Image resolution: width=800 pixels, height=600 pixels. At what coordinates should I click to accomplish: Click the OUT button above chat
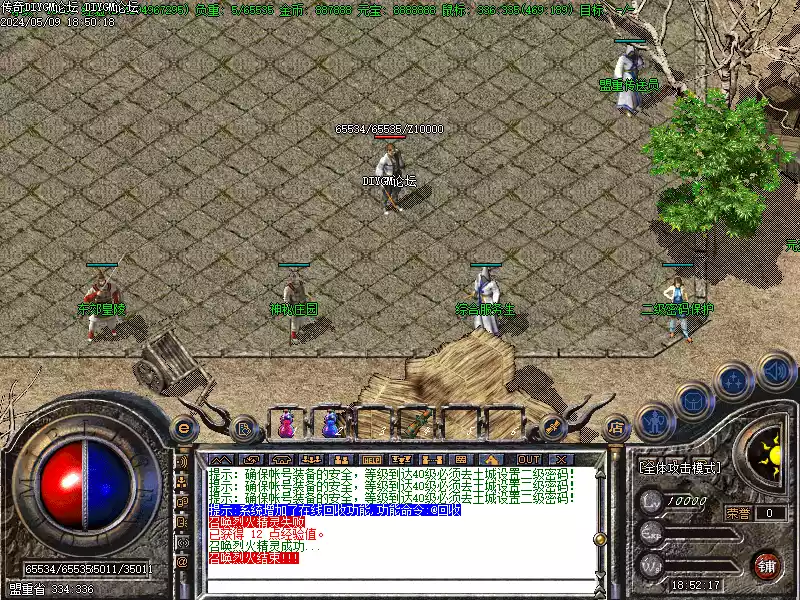click(x=529, y=459)
